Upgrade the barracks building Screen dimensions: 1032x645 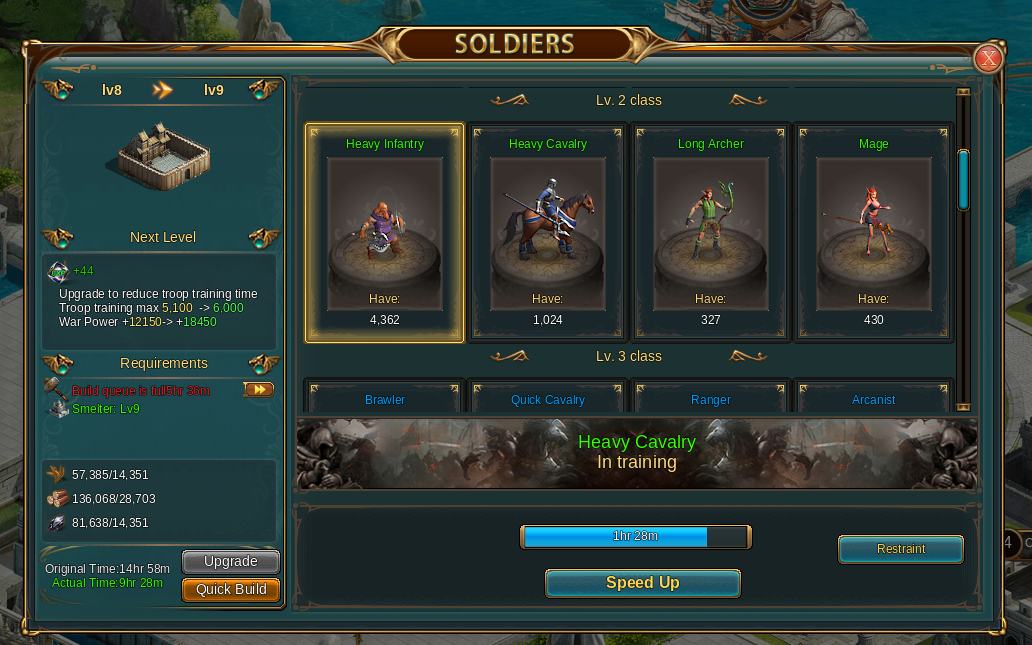231,562
